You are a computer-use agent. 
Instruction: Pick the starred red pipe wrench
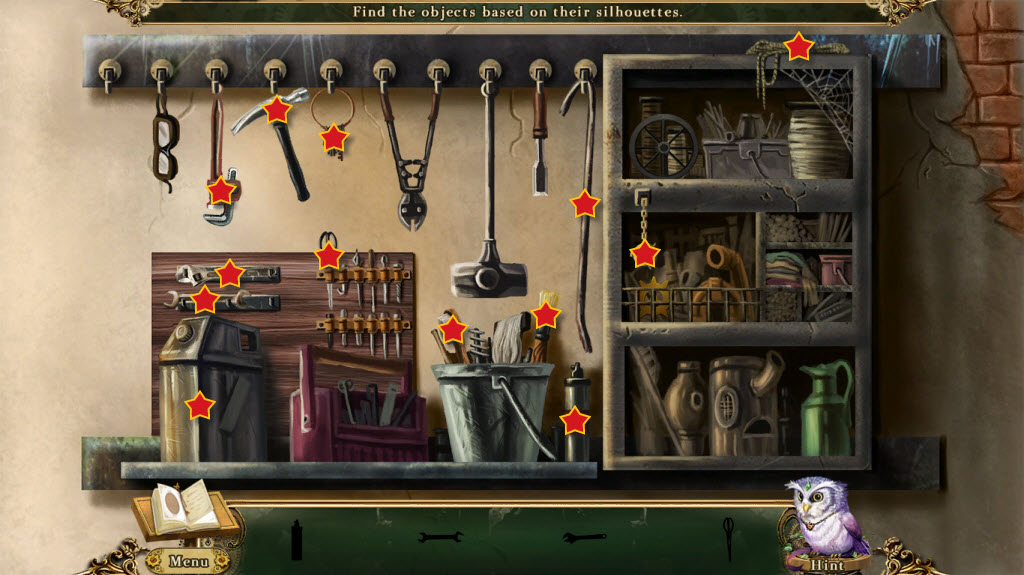coord(221,189)
